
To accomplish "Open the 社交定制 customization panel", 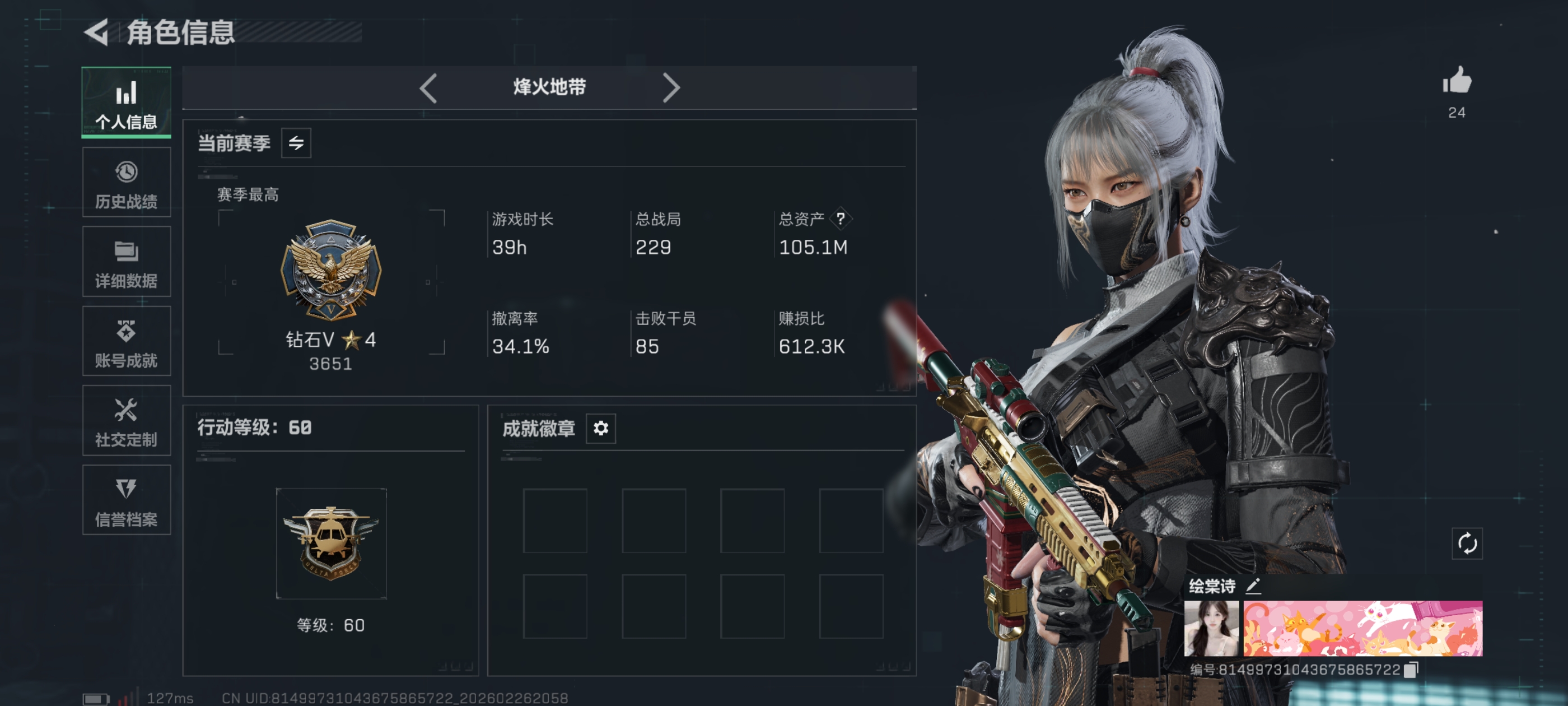I will coord(126,421).
